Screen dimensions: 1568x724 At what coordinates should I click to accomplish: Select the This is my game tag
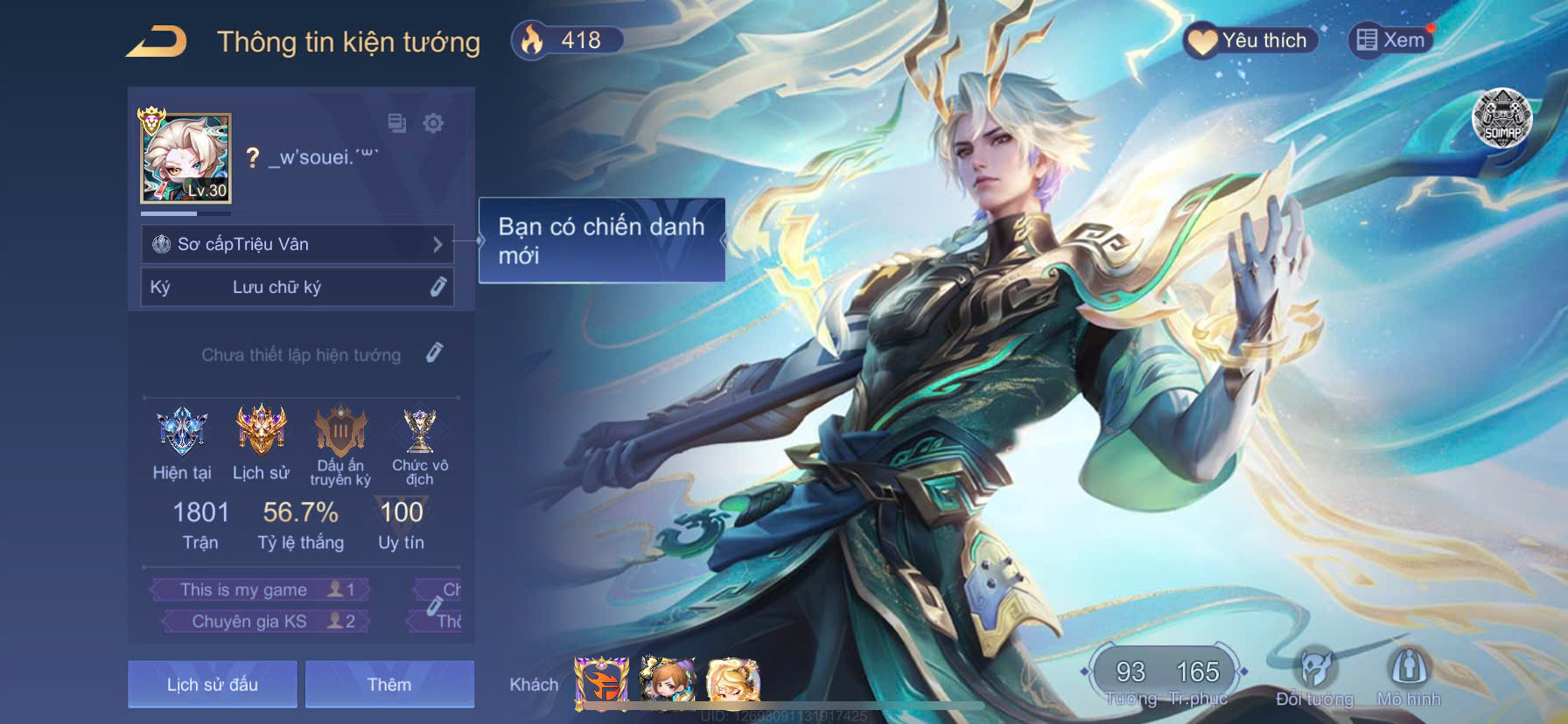(x=258, y=589)
